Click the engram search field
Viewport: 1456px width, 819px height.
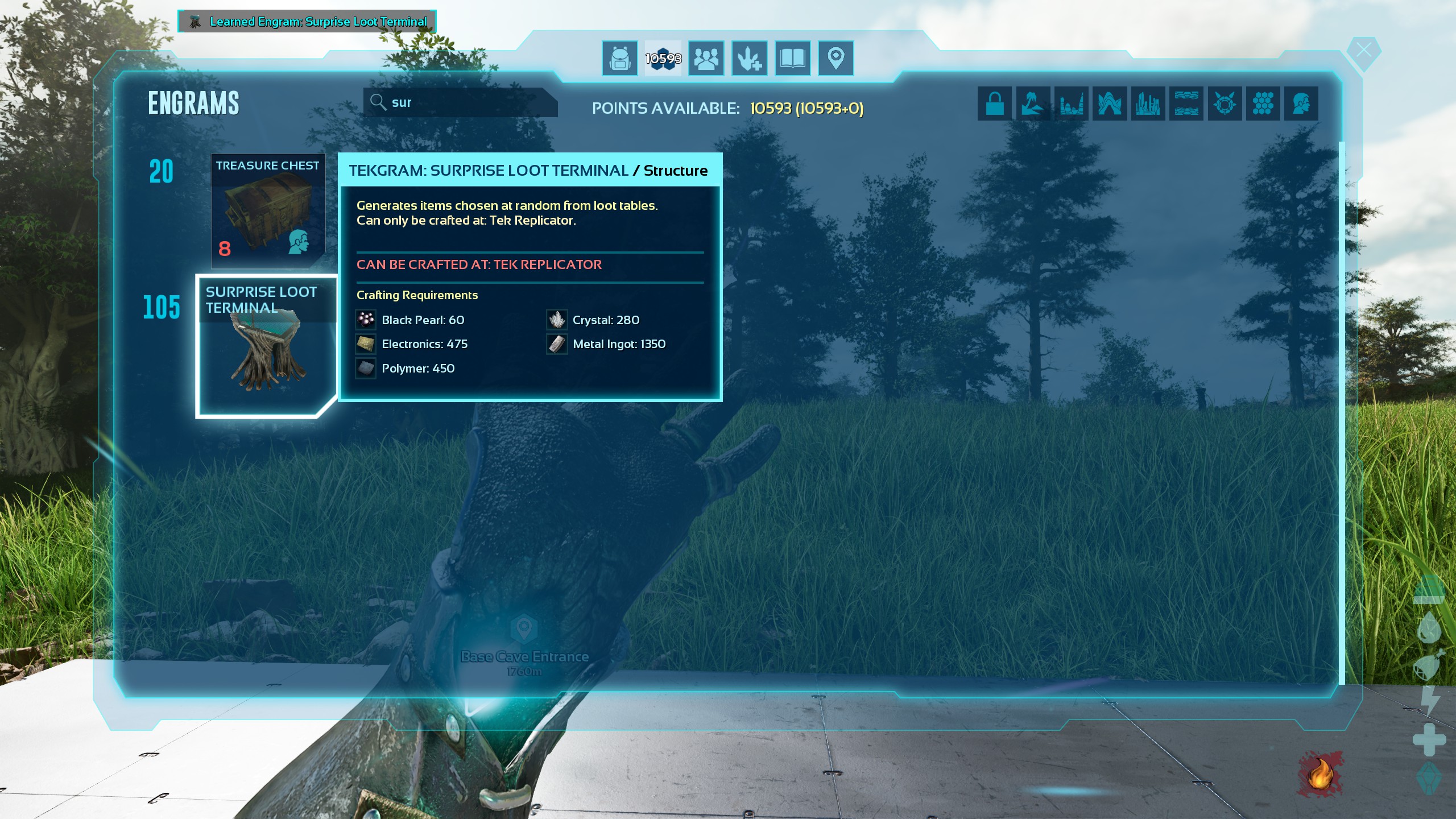(461, 102)
